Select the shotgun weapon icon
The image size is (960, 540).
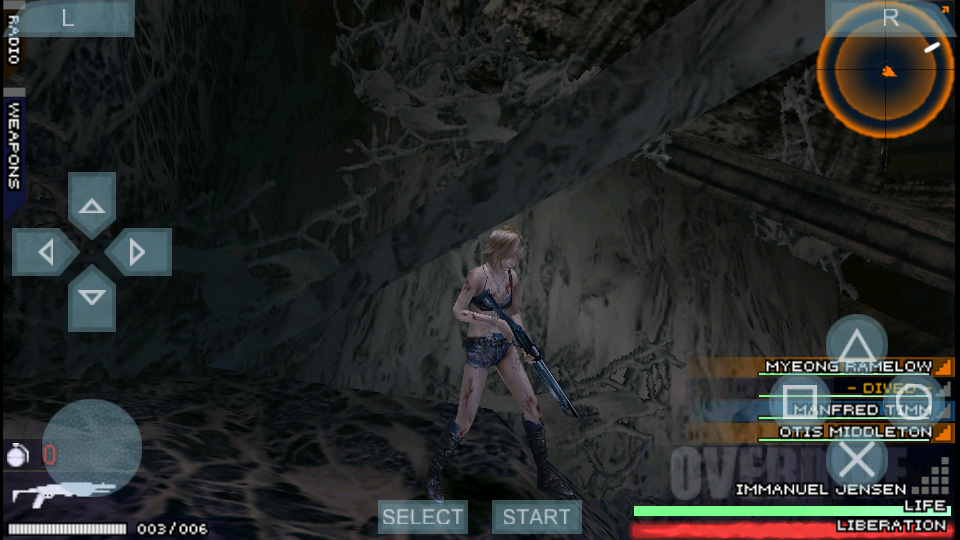tap(62, 494)
